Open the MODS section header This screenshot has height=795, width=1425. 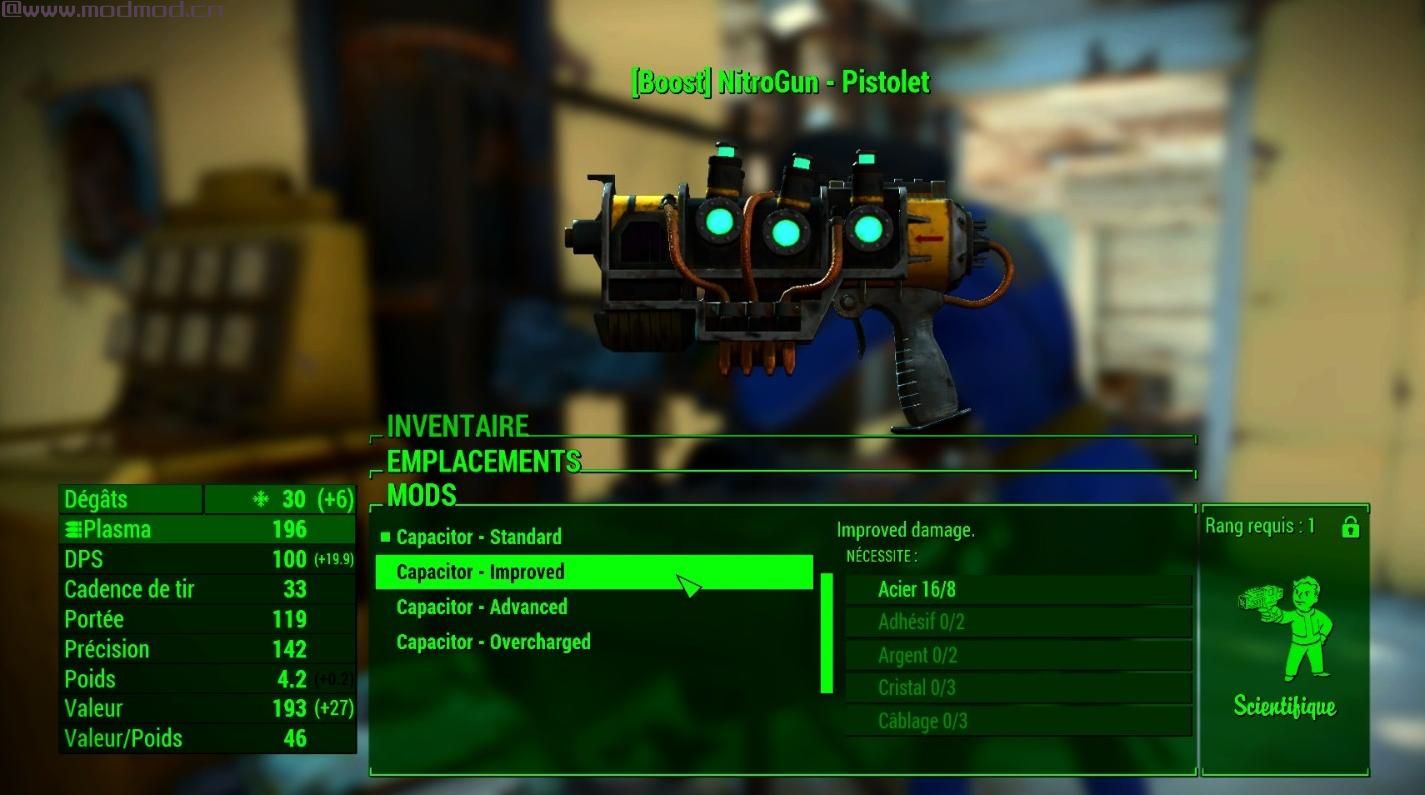click(x=421, y=495)
